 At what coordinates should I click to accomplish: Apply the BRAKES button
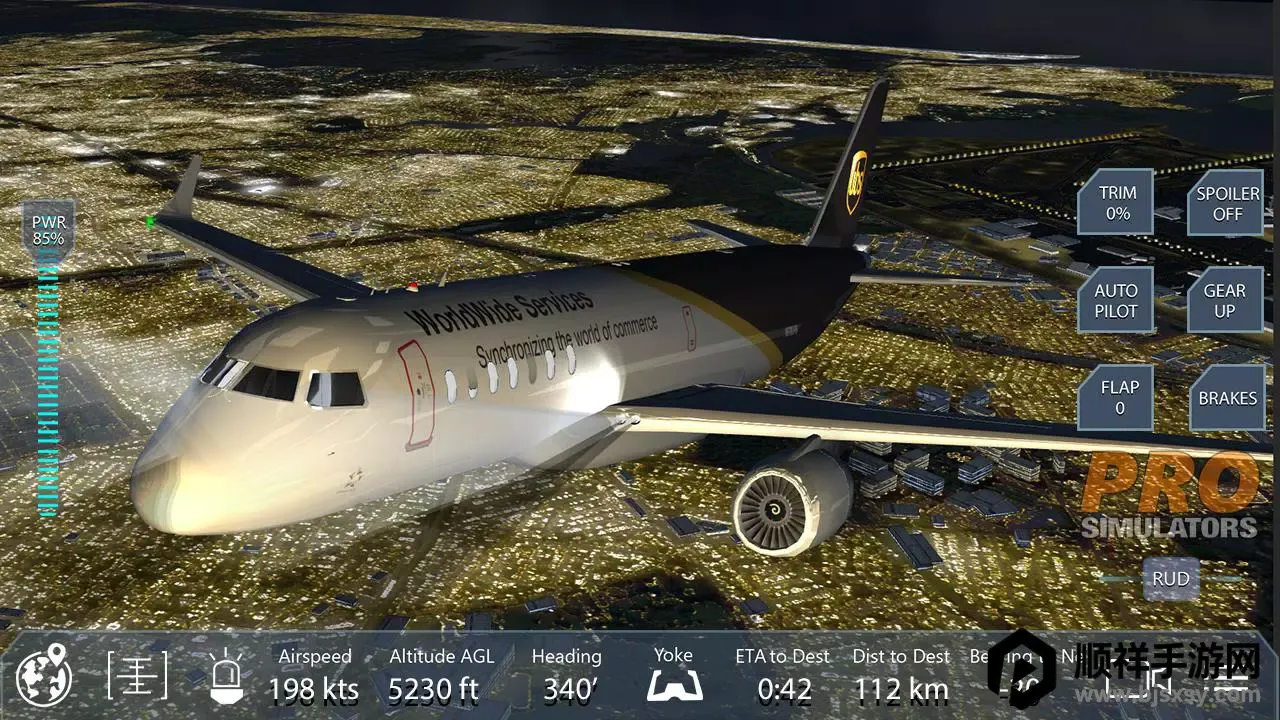pyautogui.click(x=1227, y=397)
